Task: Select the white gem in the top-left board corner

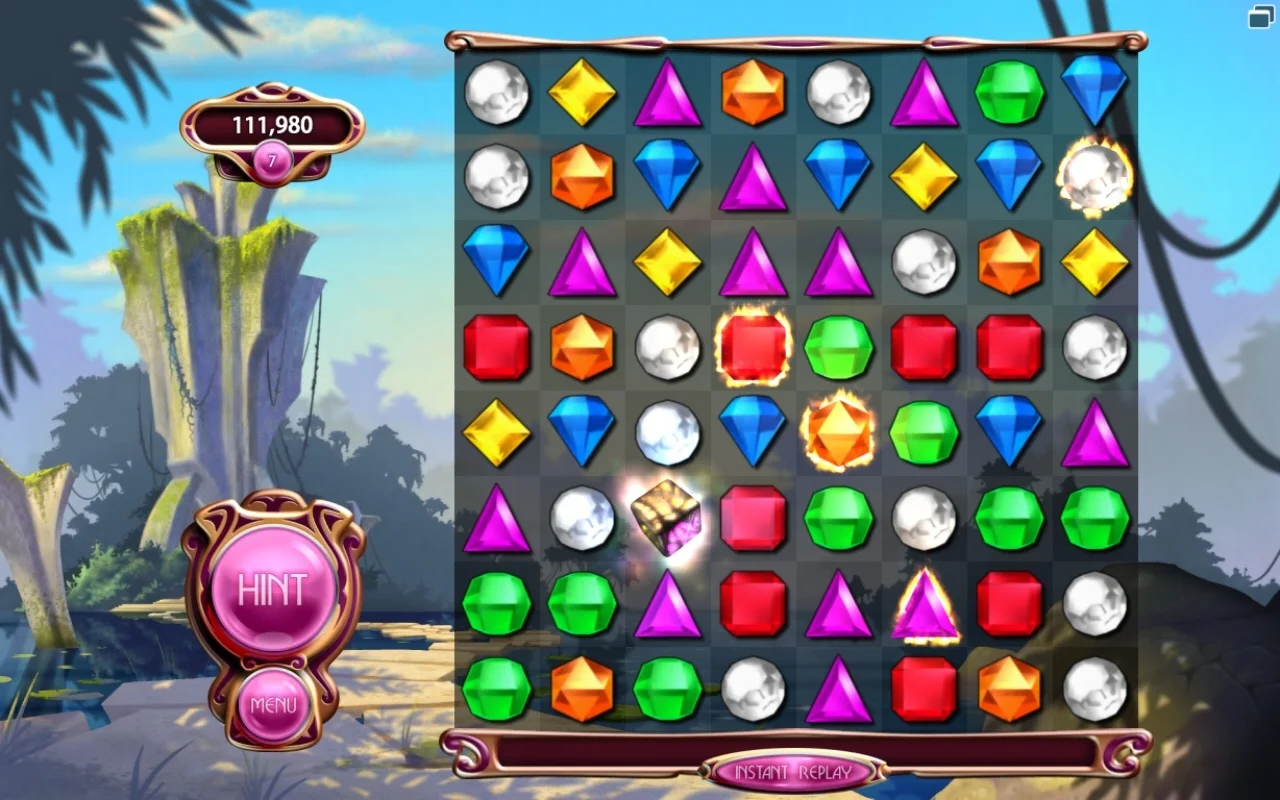Action: click(497, 92)
